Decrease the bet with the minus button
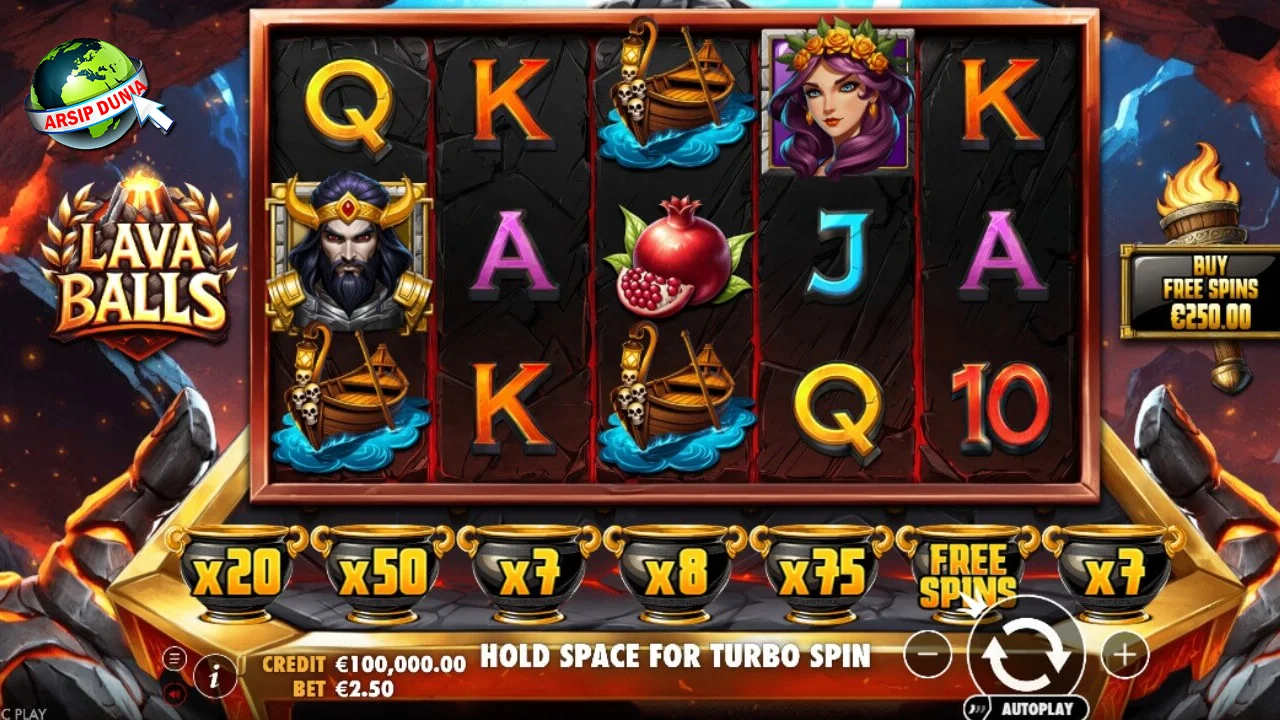Image resolution: width=1280 pixels, height=720 pixels. pos(928,655)
